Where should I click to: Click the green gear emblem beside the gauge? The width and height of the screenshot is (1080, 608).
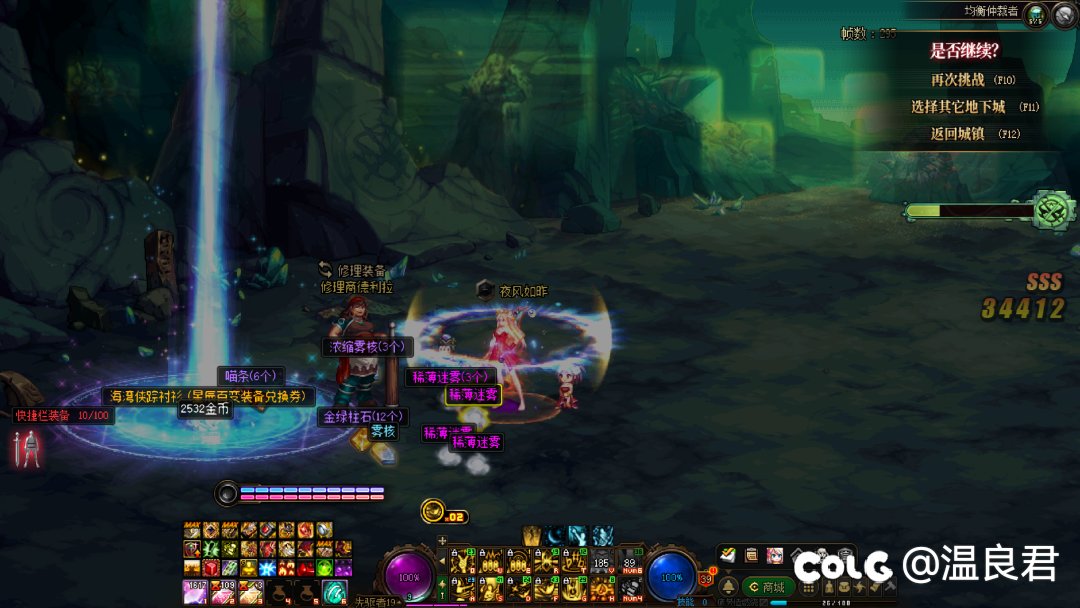tap(1052, 211)
